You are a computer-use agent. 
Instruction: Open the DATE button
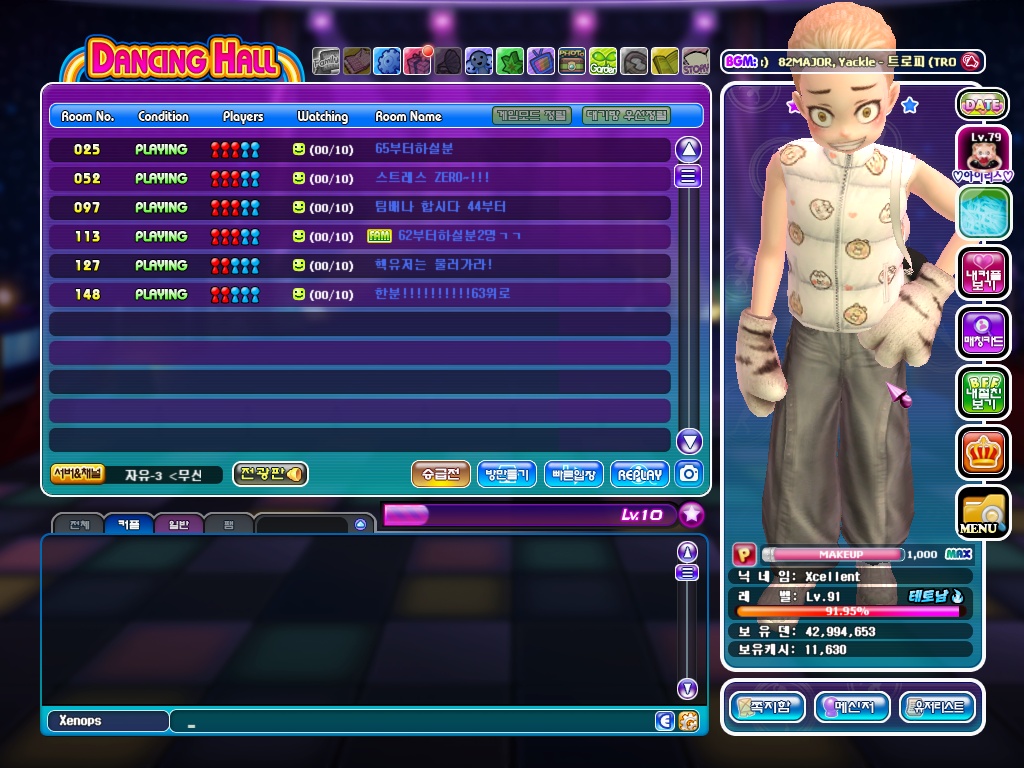(982, 104)
